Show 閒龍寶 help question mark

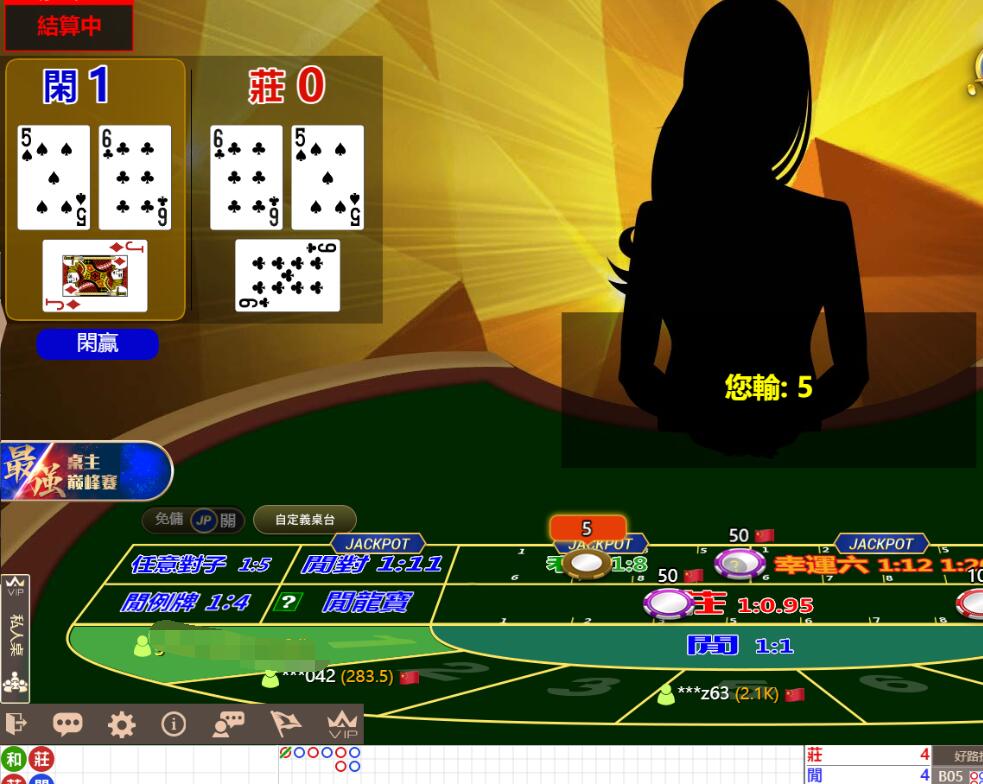click(288, 602)
